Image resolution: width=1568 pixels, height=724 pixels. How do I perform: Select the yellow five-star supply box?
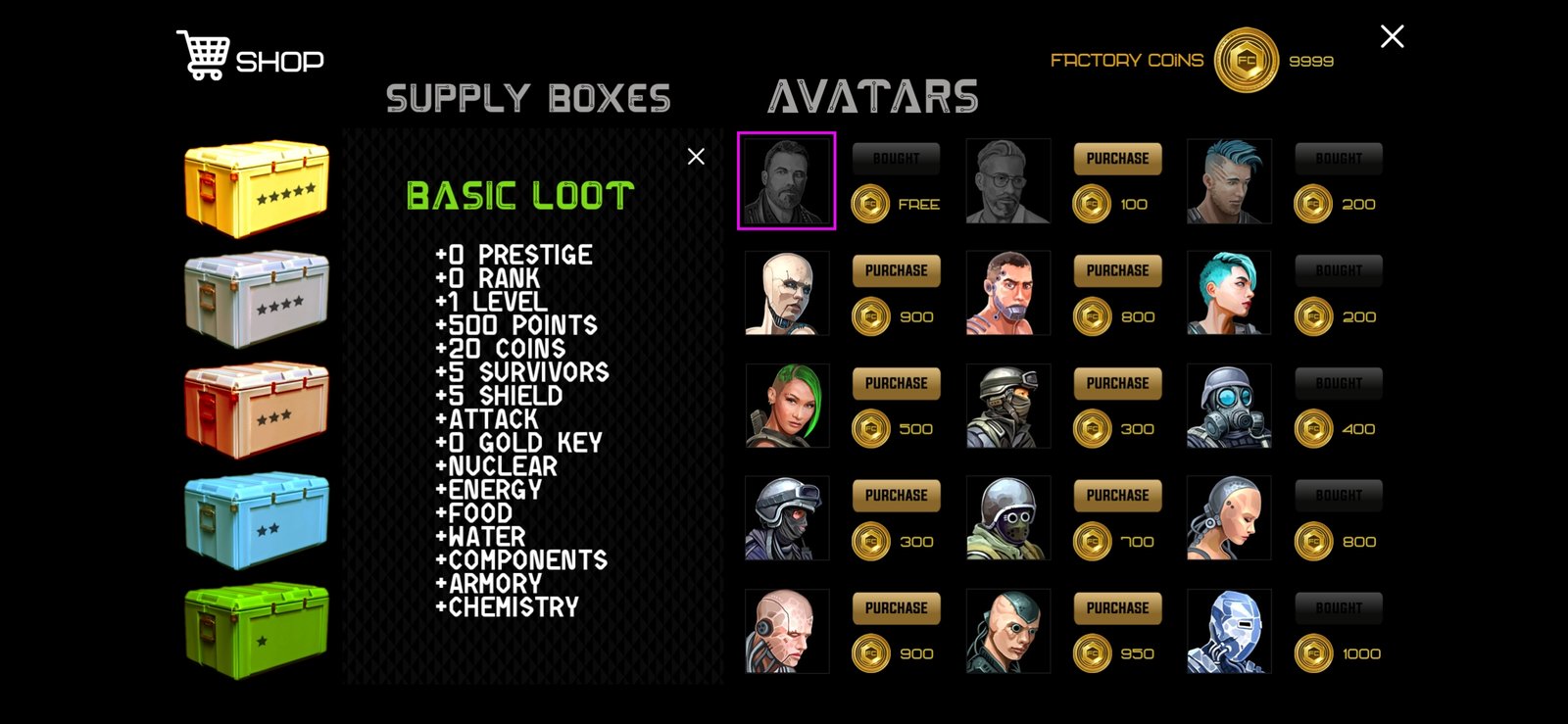tap(257, 189)
